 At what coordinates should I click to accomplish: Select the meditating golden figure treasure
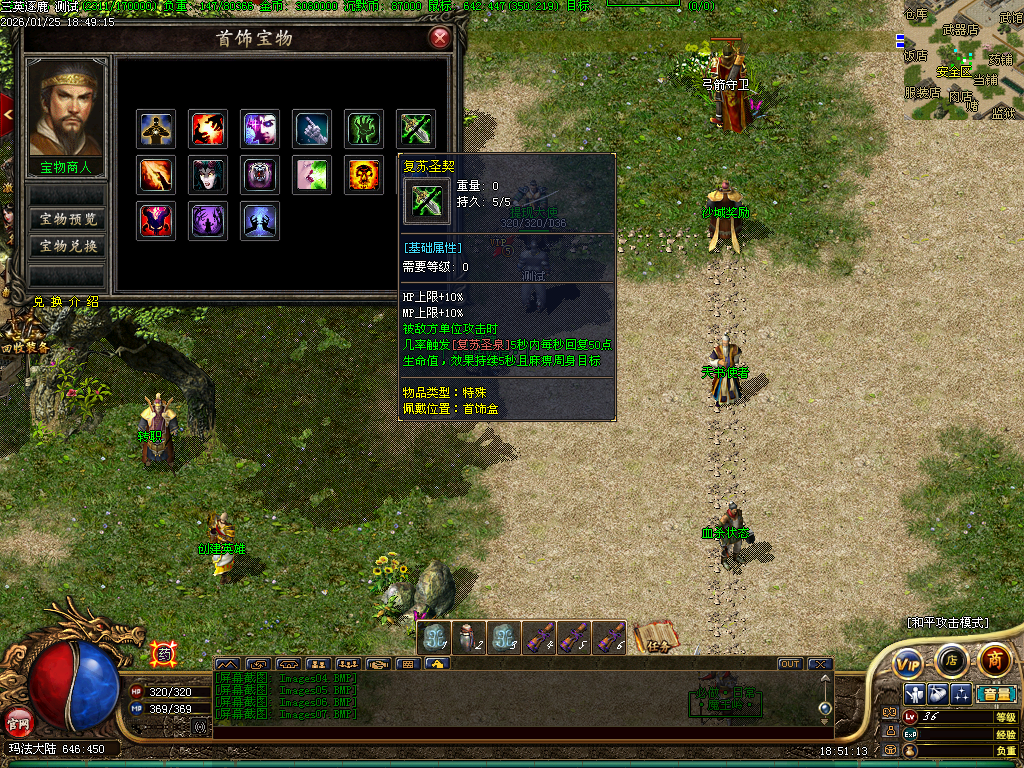pyautogui.click(x=156, y=129)
